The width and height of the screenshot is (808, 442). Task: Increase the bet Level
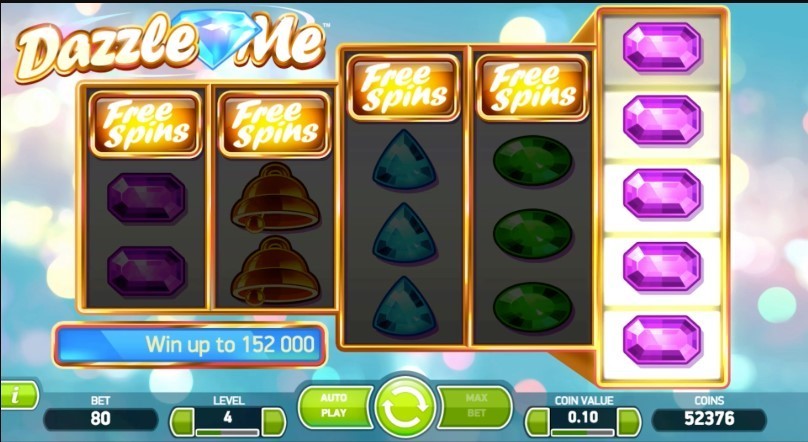pyautogui.click(x=274, y=420)
